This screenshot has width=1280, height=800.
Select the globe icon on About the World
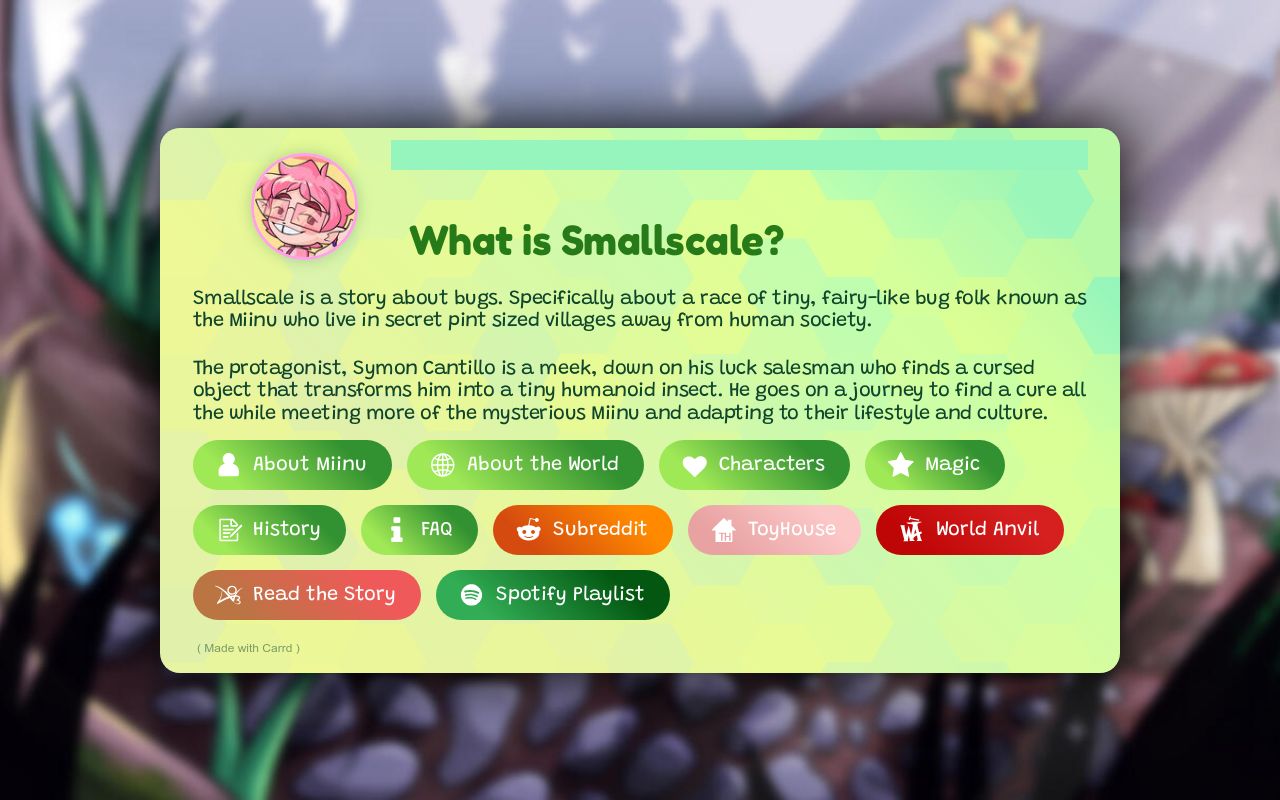coord(441,465)
